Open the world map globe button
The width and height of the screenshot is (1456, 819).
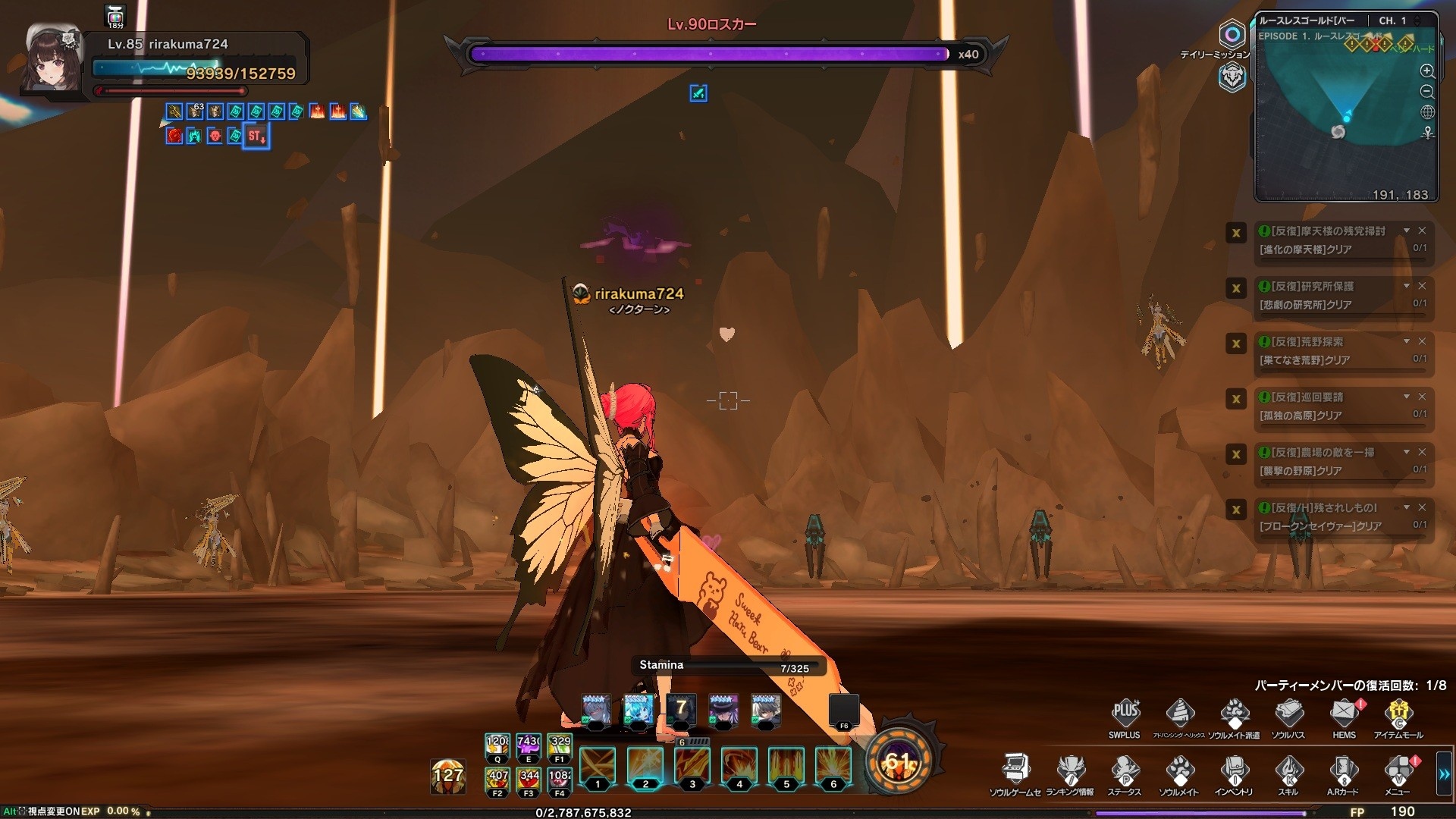(x=1427, y=112)
